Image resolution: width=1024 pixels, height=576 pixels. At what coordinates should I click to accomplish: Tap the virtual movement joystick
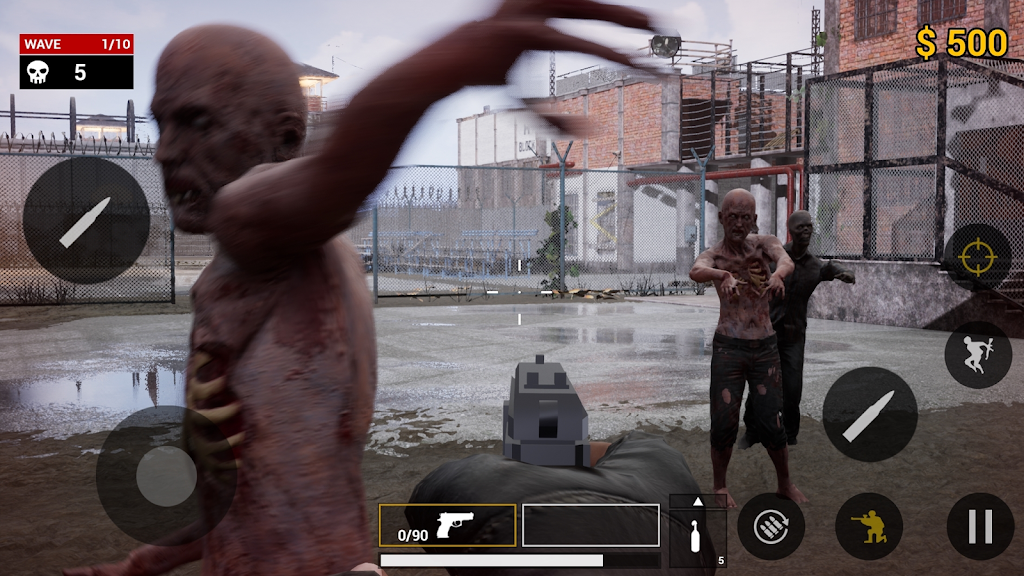click(165, 475)
